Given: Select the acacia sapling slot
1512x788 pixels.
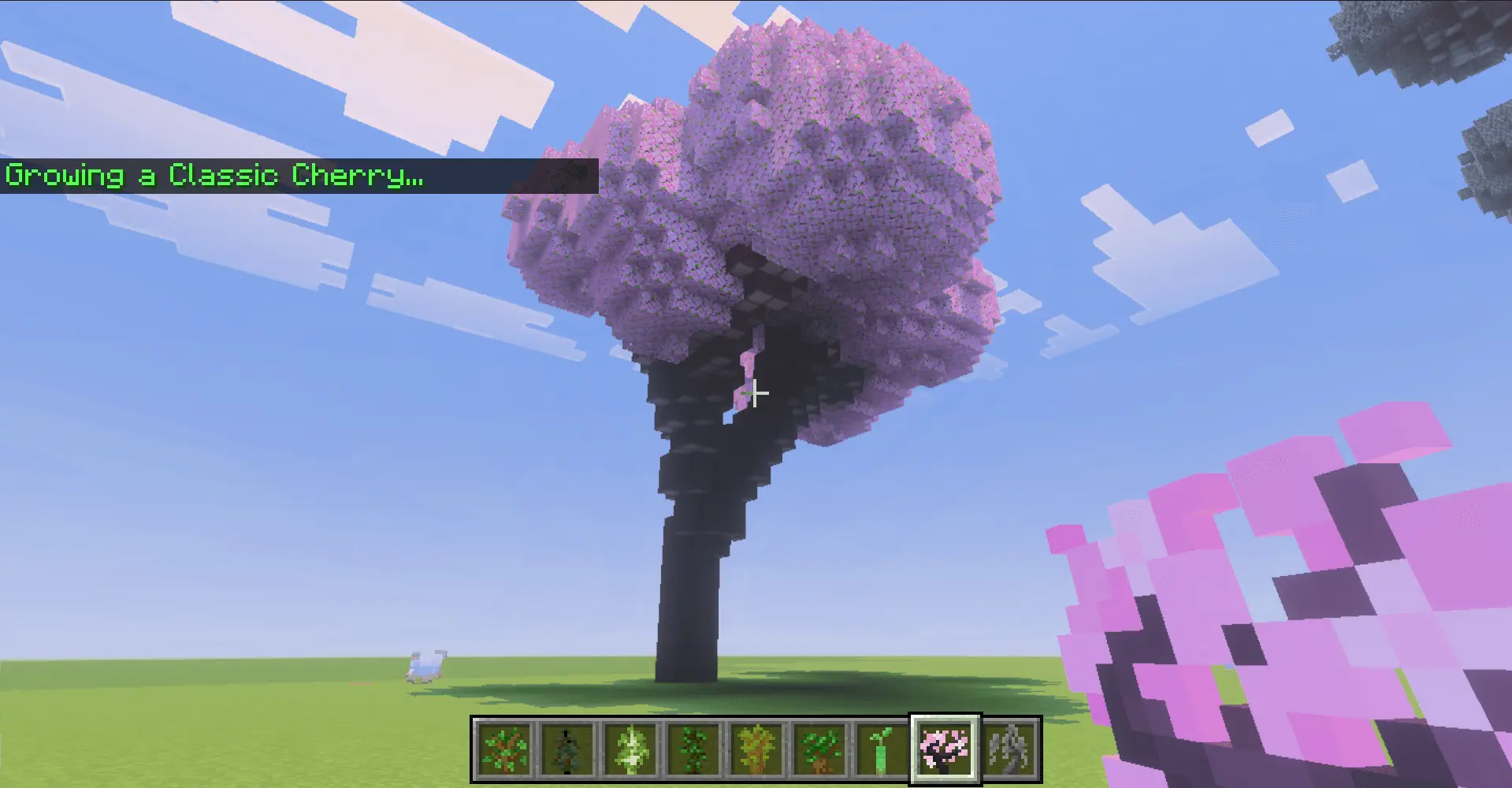Looking at the screenshot, I should (x=756, y=749).
